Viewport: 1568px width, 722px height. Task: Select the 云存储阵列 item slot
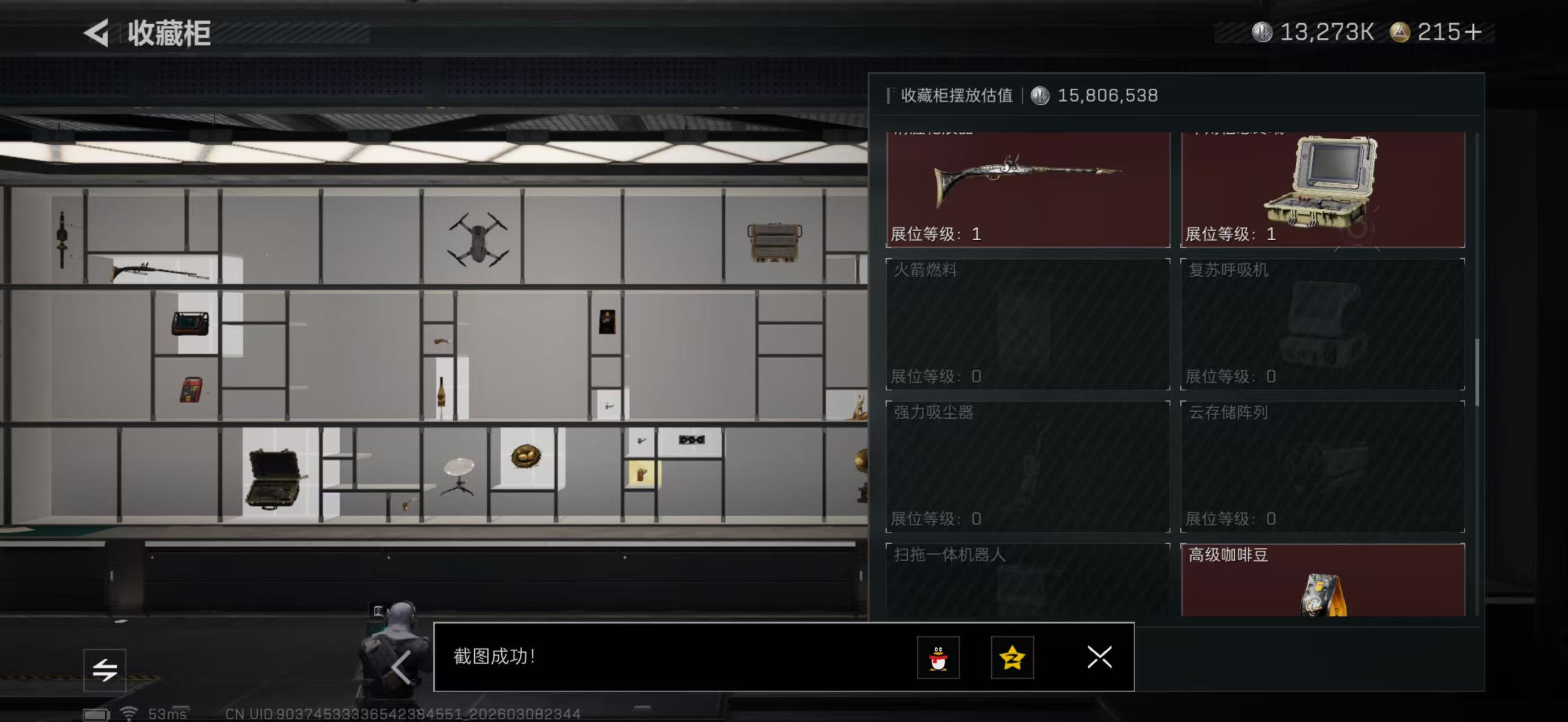(1321, 467)
